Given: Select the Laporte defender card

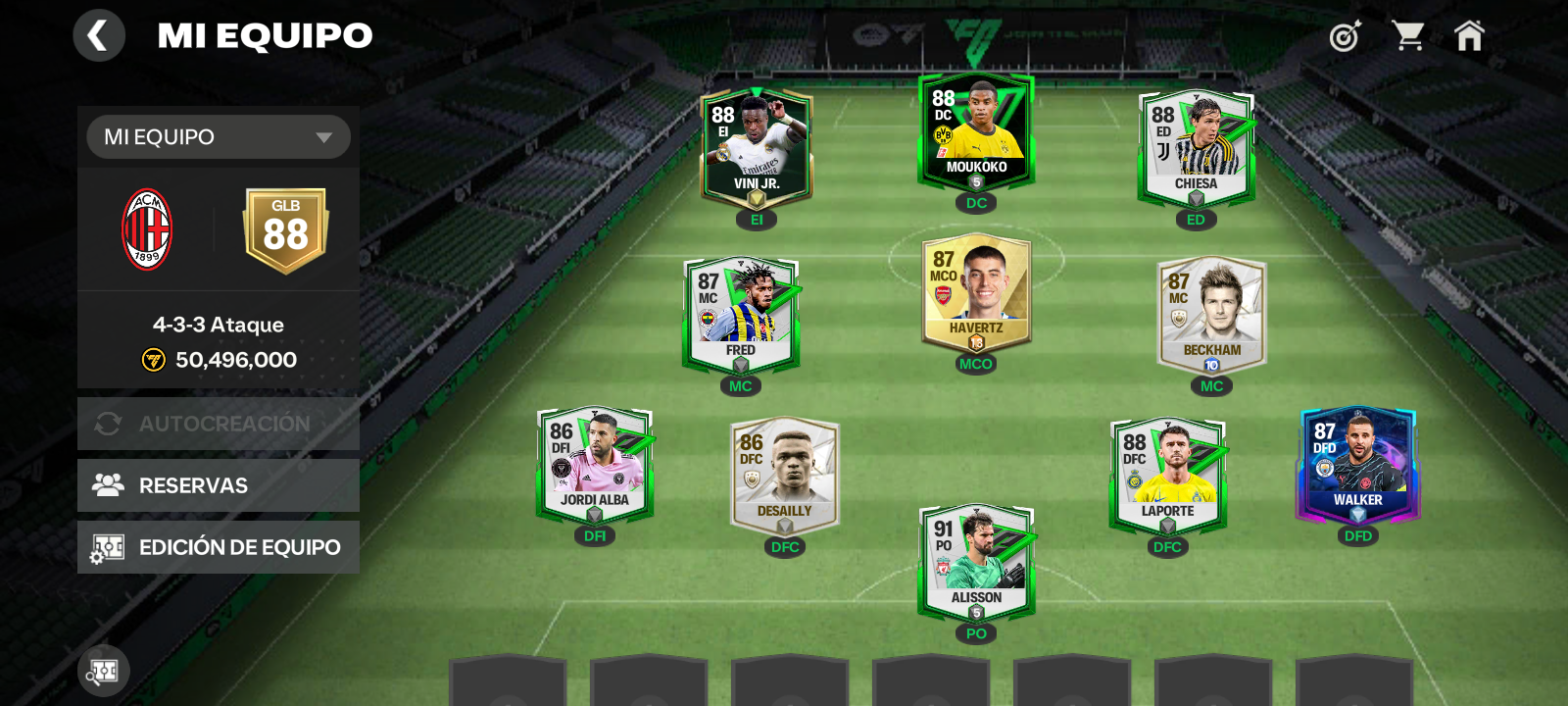Looking at the screenshot, I should coord(1167,475).
